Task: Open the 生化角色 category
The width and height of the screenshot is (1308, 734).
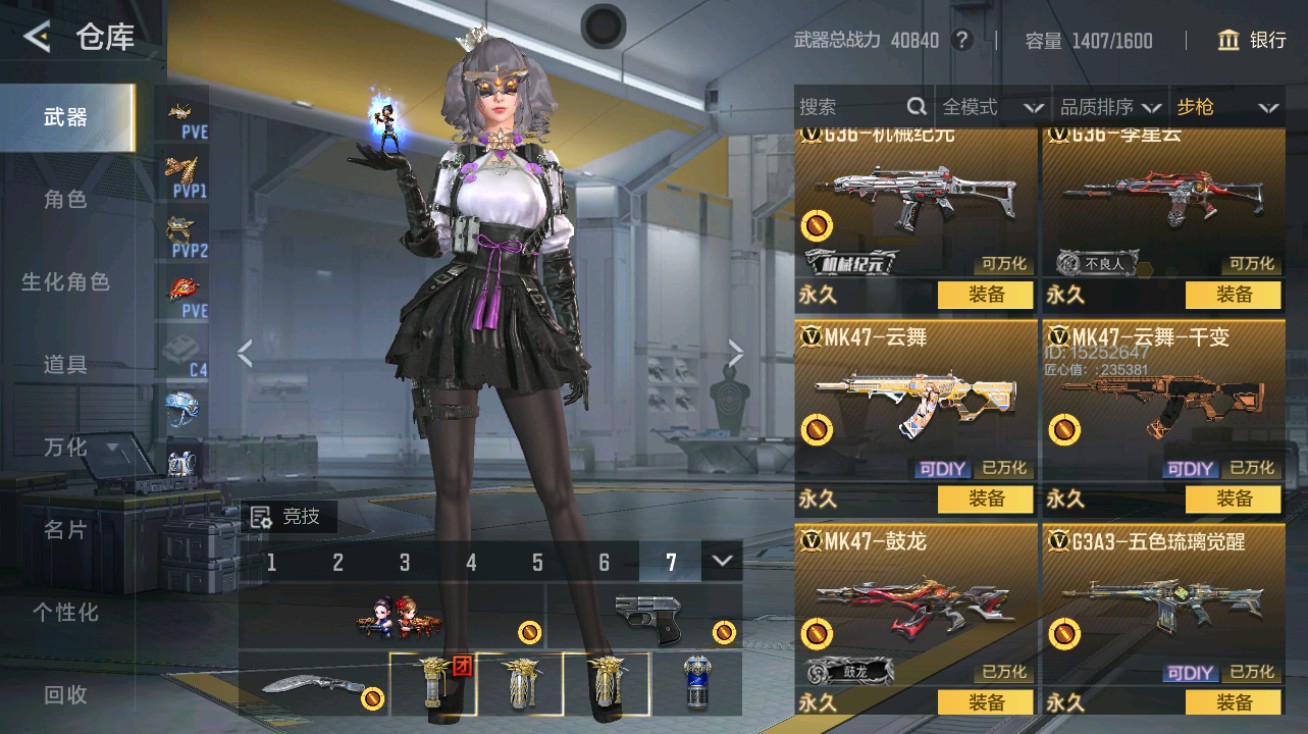Action: (x=65, y=282)
